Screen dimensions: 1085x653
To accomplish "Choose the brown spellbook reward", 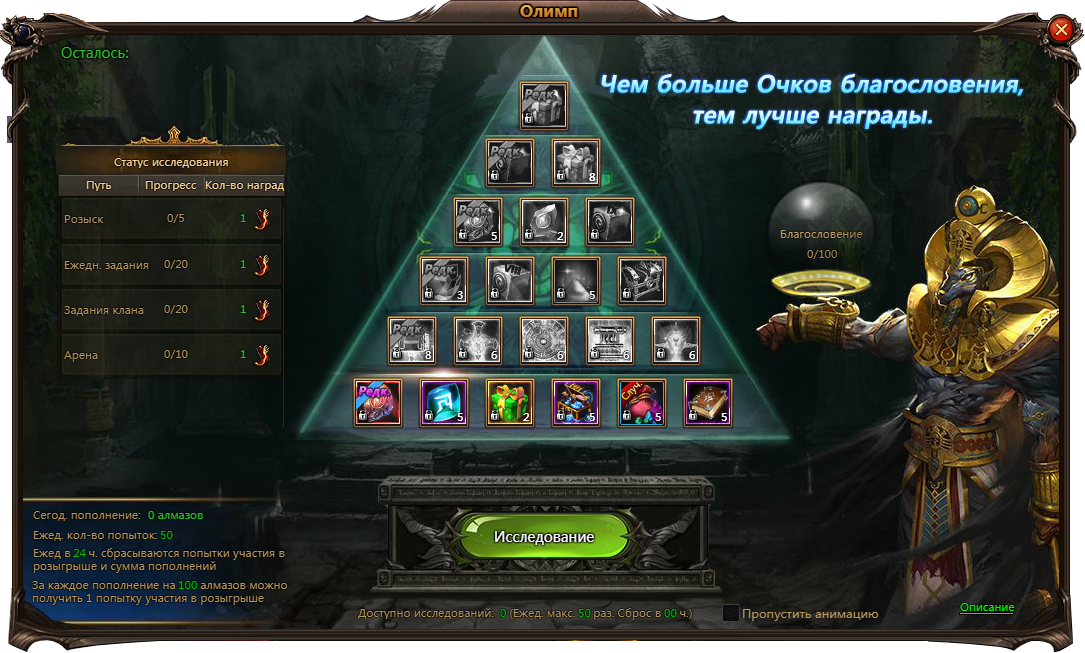I will click(x=708, y=403).
